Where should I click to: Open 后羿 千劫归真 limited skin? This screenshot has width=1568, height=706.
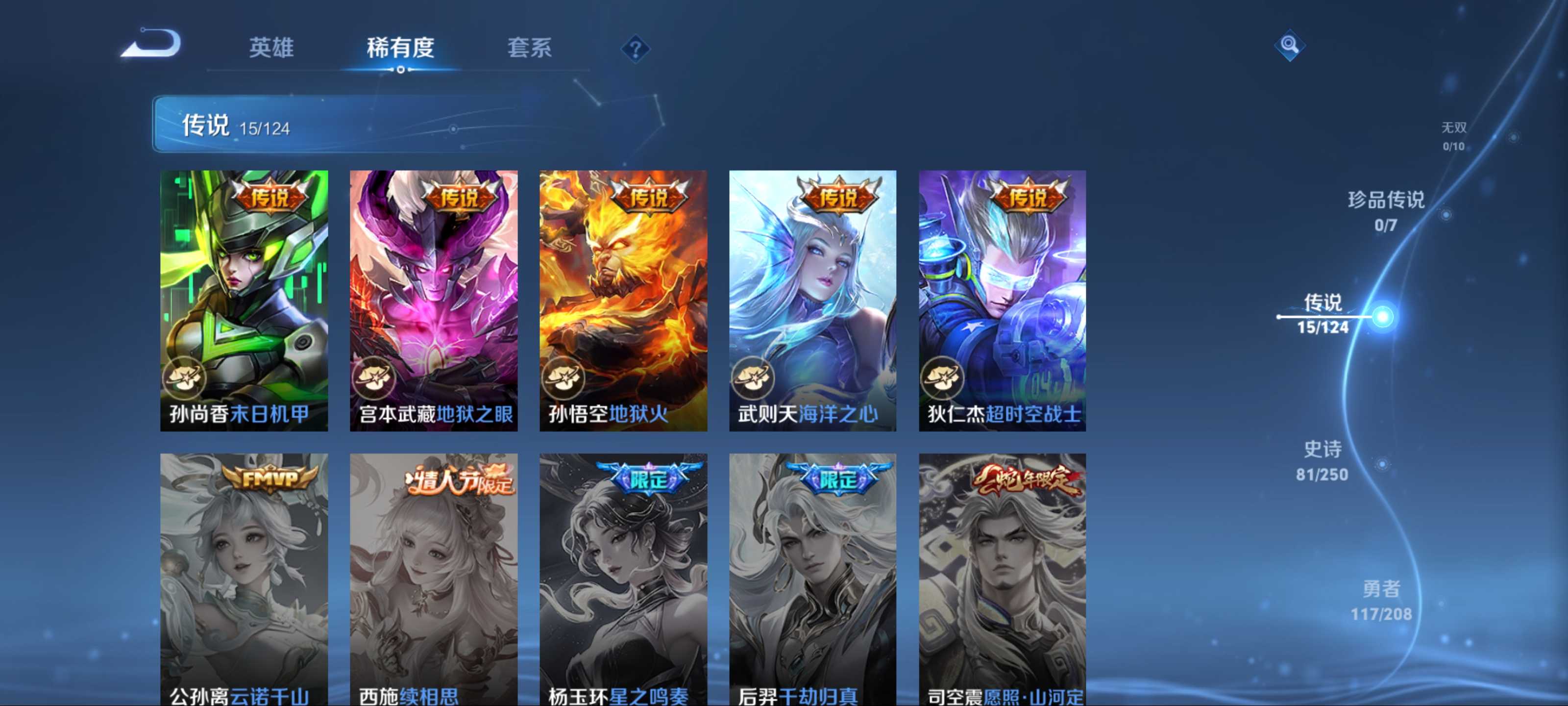(812, 579)
